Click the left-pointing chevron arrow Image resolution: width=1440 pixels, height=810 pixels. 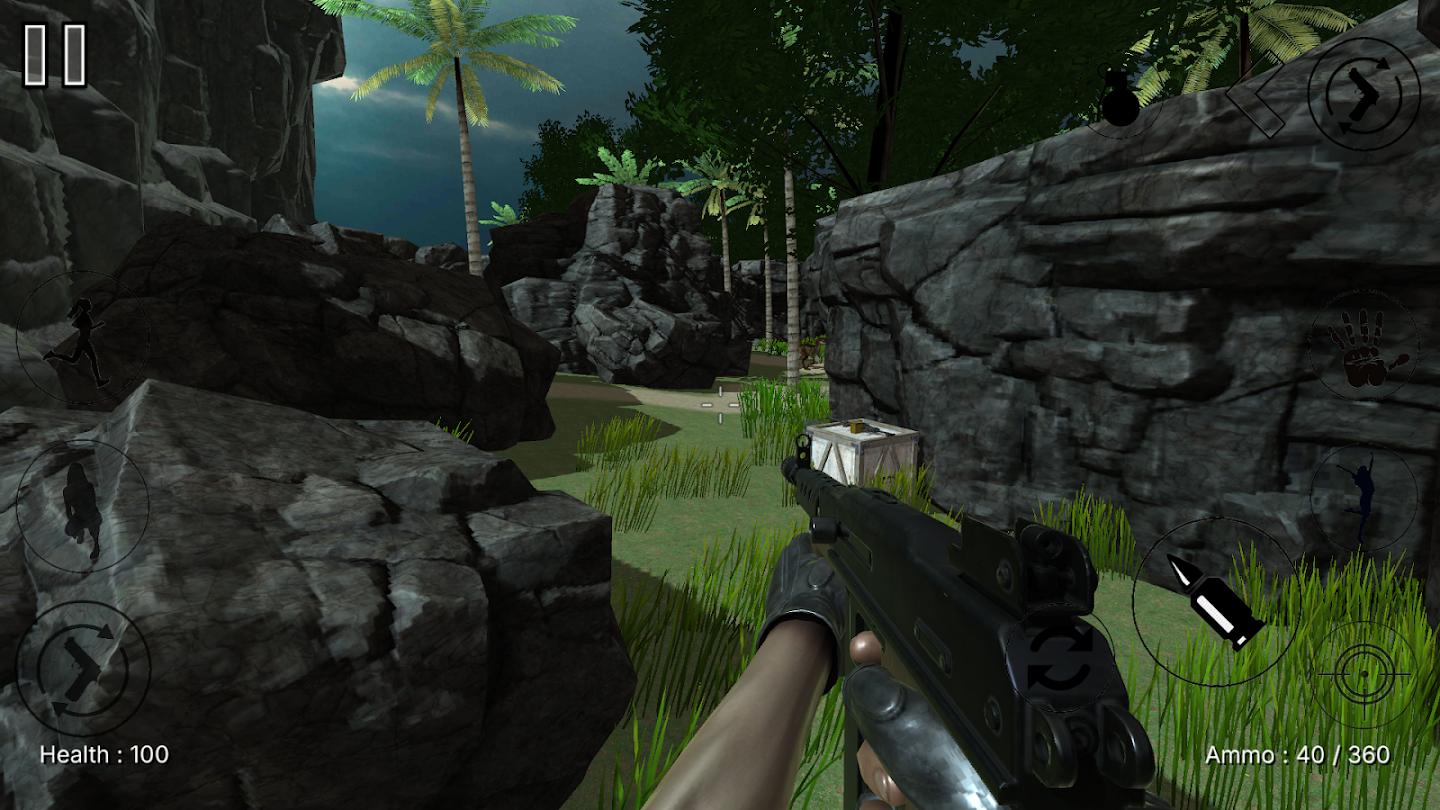click(1254, 102)
